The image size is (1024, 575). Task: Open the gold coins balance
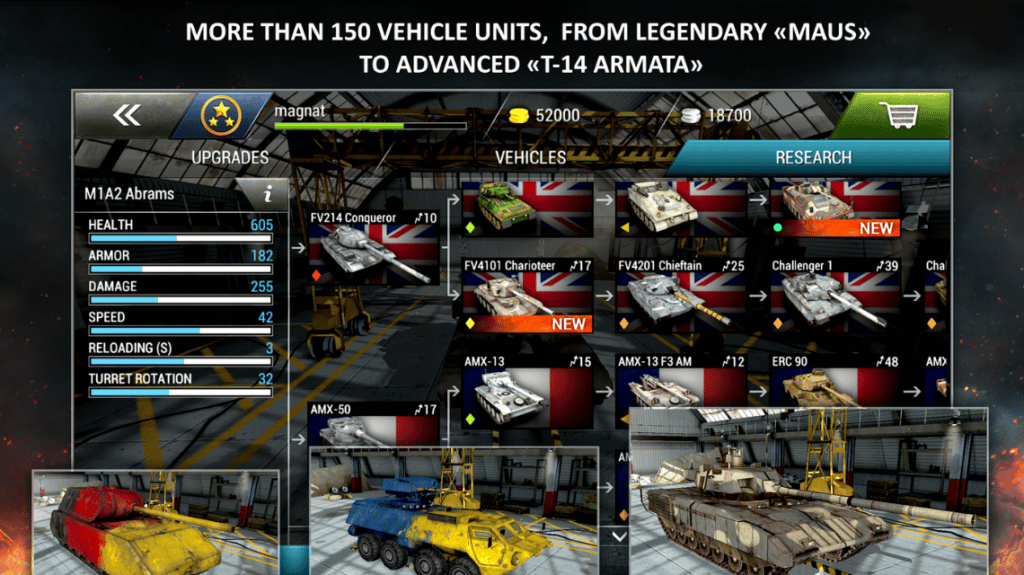545,116
